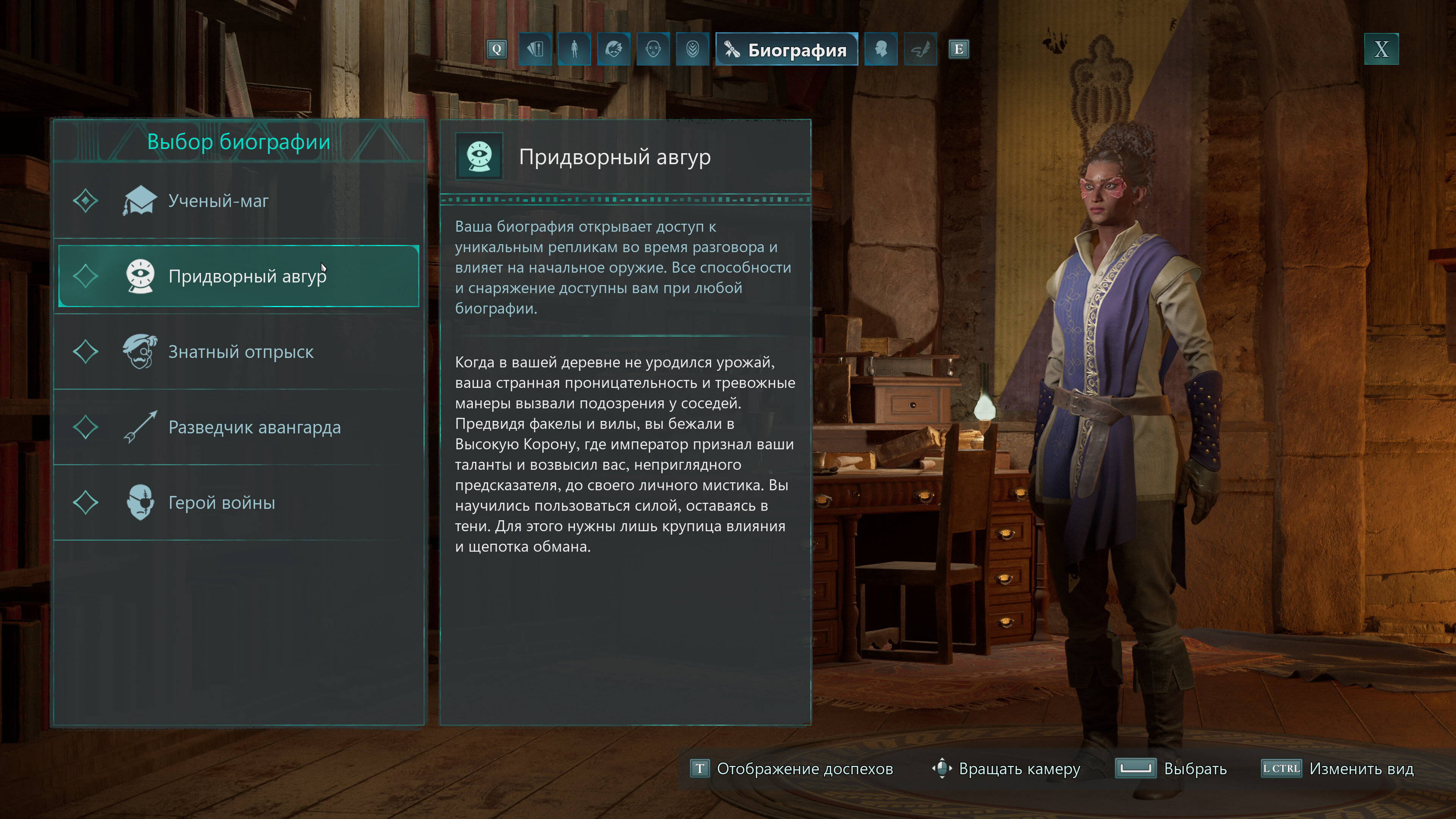Pick the Знатный отпрыск biography
Screen dimensions: 1456x819
click(237, 351)
